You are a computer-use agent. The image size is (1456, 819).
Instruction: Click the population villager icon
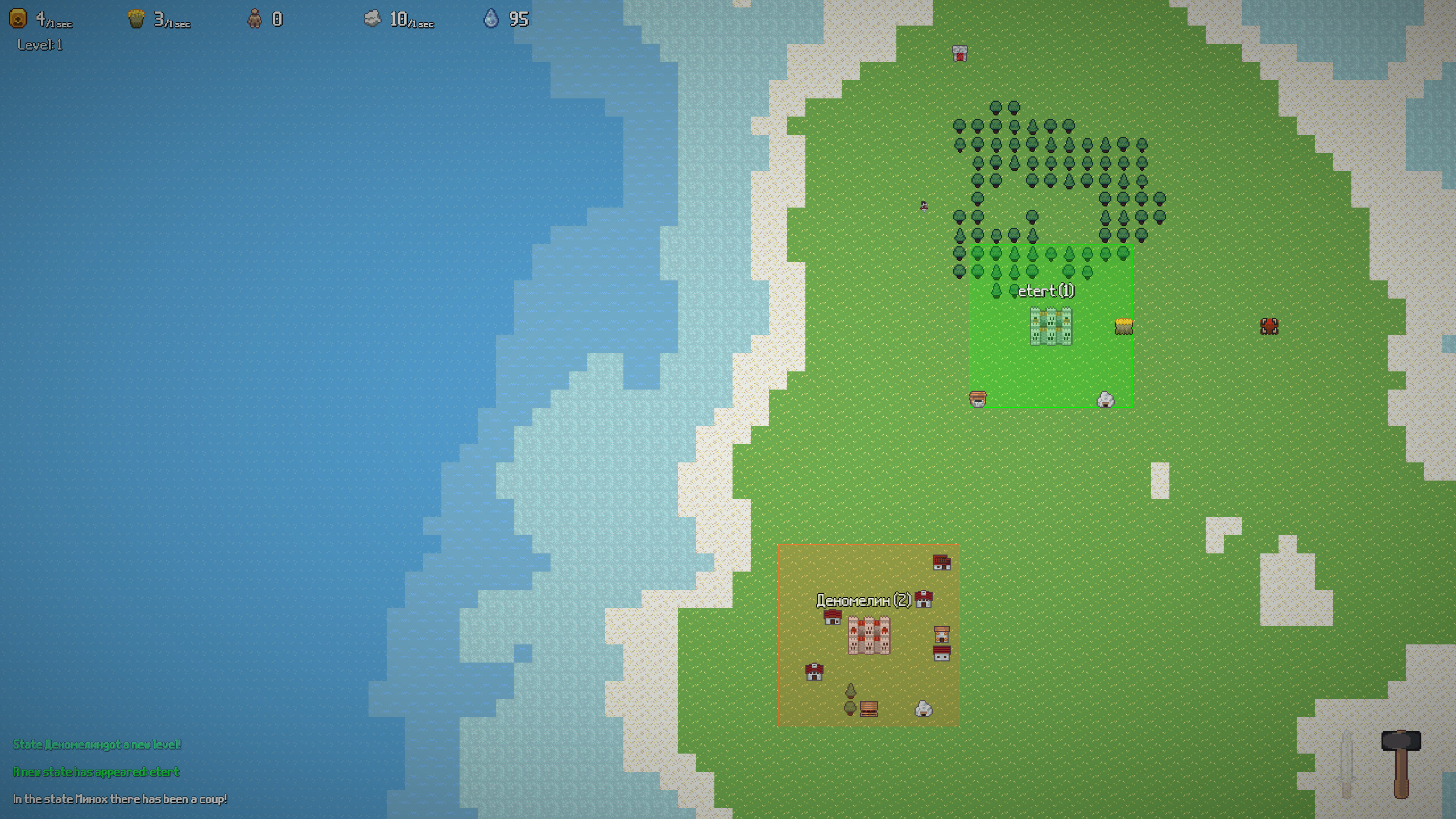tap(255, 19)
